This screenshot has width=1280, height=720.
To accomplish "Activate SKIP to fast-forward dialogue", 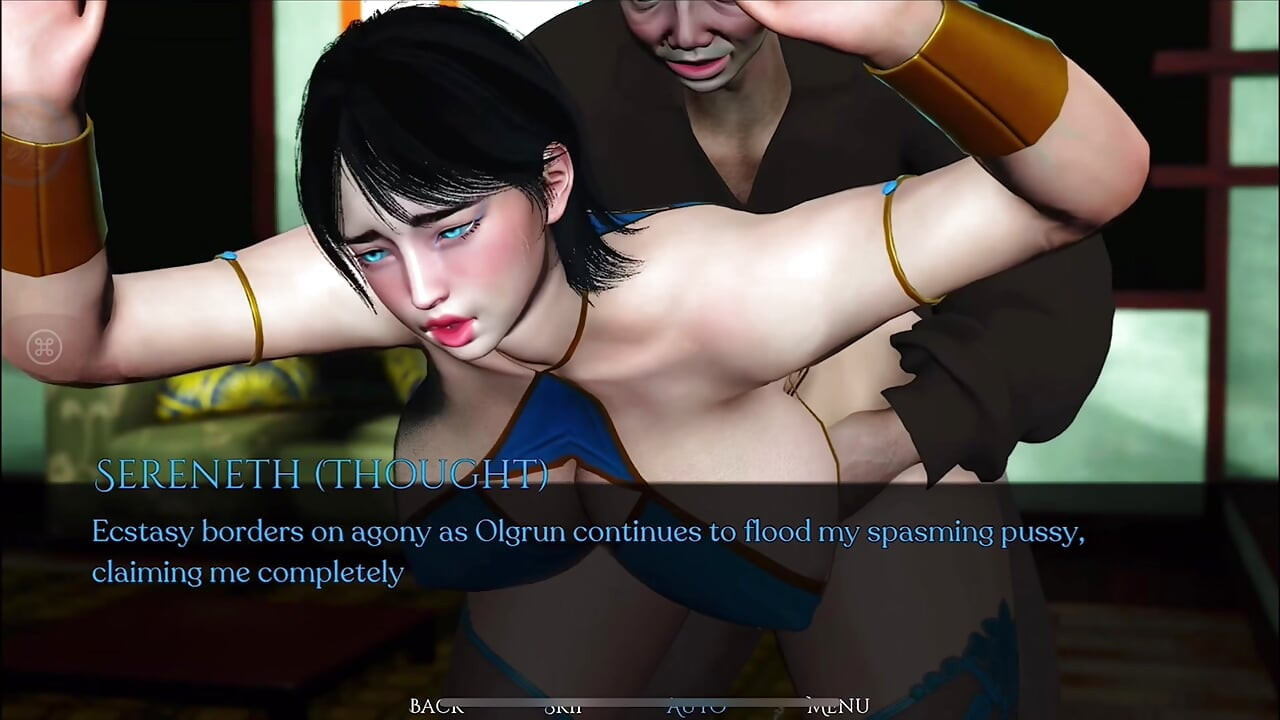I will (565, 706).
